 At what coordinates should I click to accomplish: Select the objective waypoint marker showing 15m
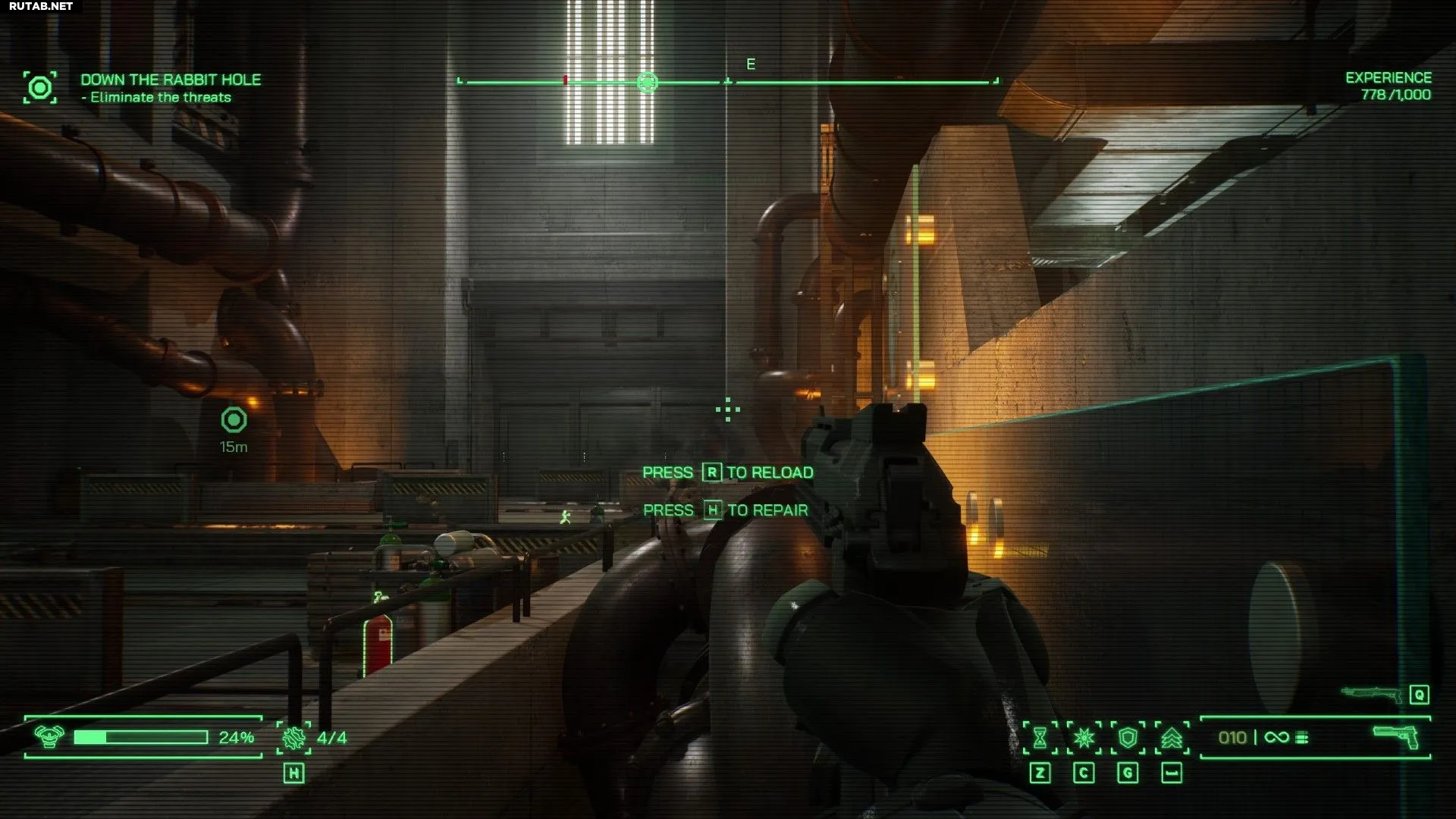coord(234,420)
